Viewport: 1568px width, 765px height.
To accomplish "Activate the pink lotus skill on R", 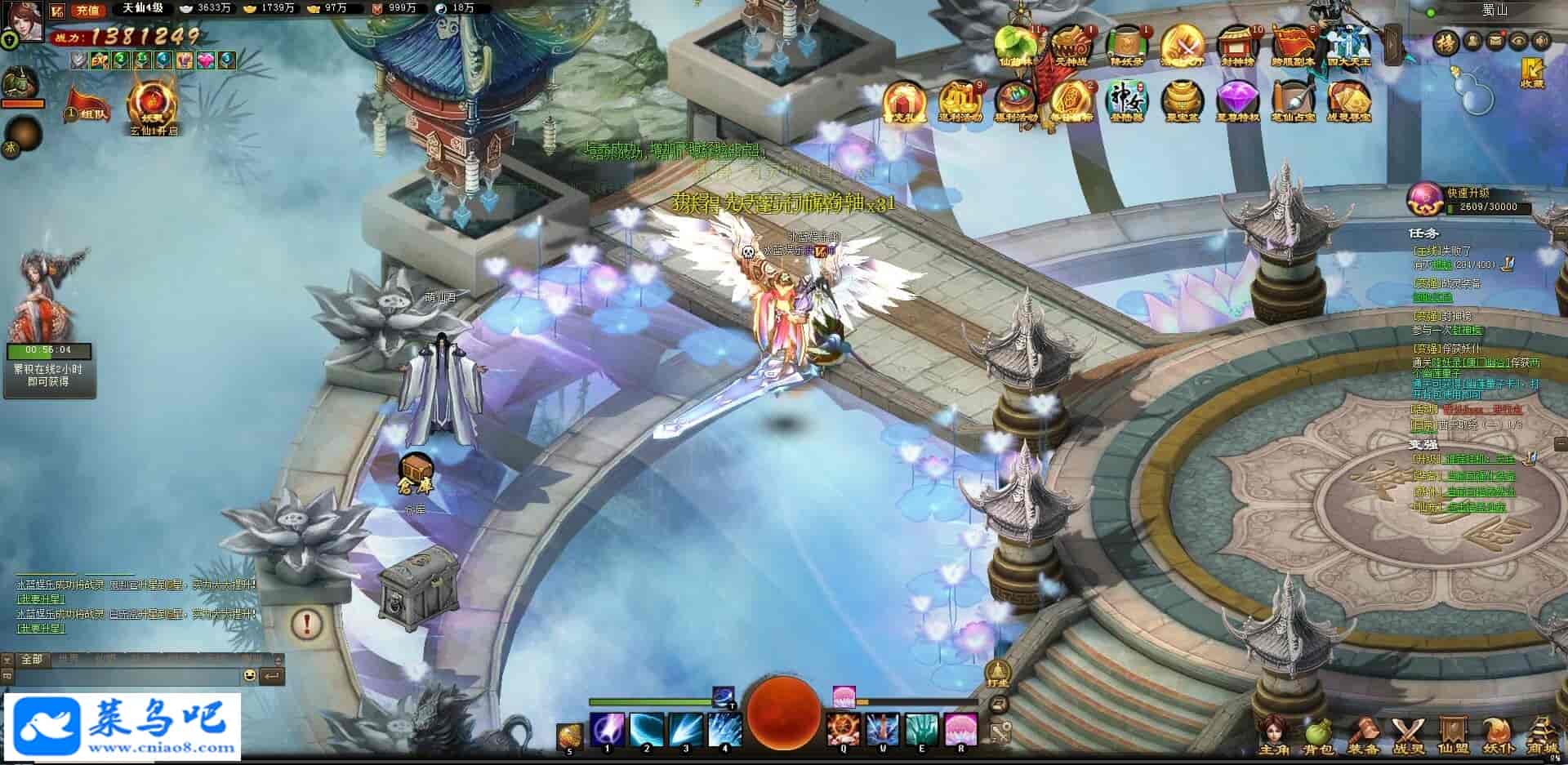I will point(961,729).
